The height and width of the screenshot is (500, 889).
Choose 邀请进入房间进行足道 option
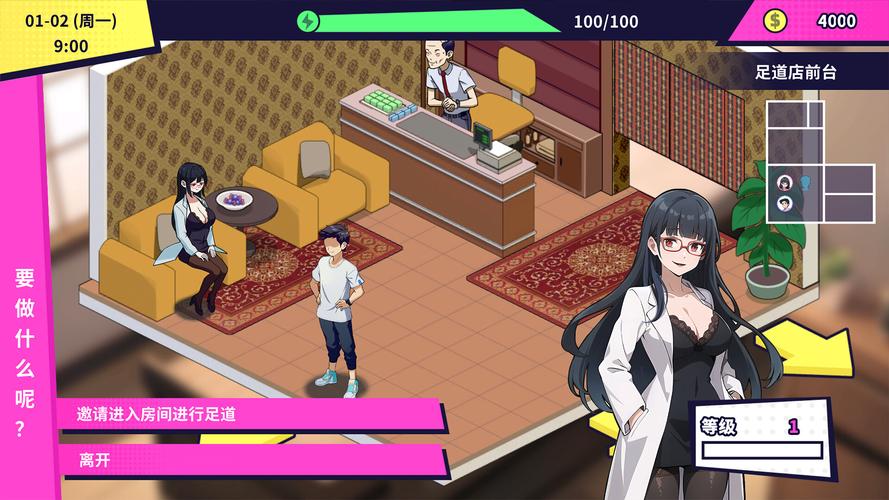250,413
